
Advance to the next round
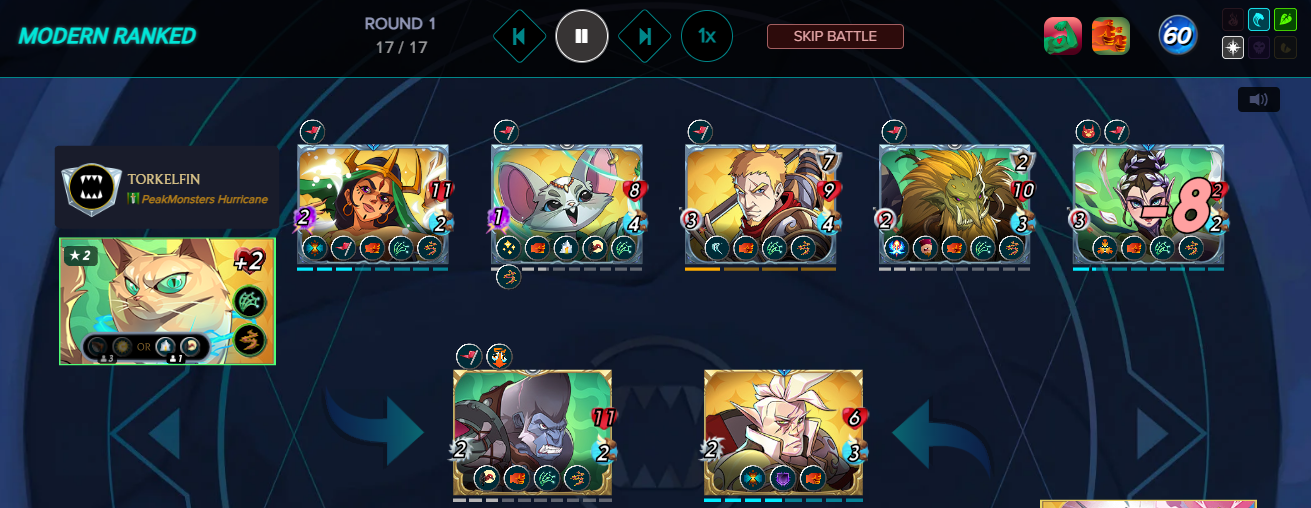[645, 37]
